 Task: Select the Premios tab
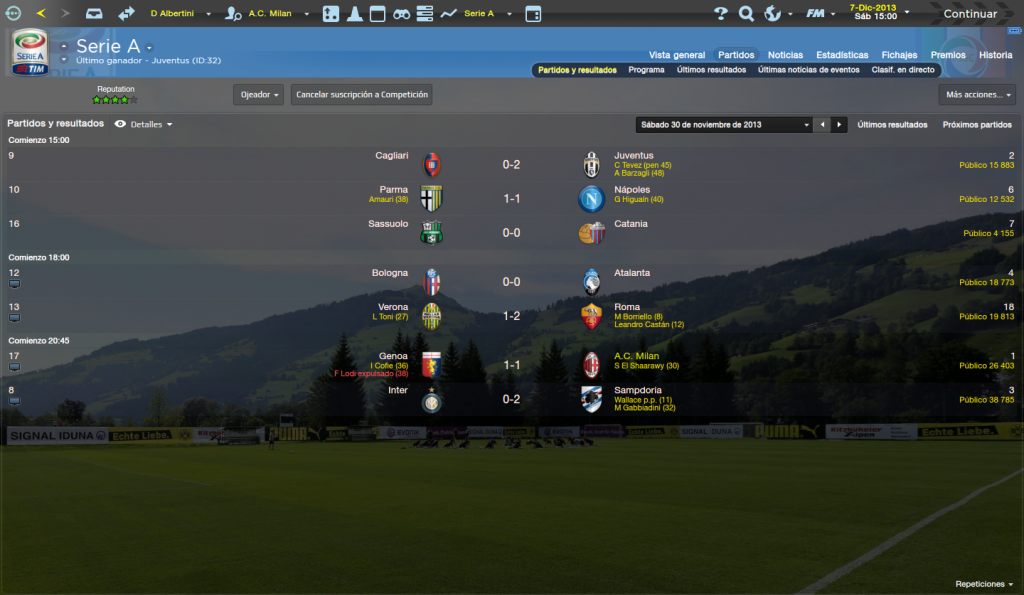[948, 55]
